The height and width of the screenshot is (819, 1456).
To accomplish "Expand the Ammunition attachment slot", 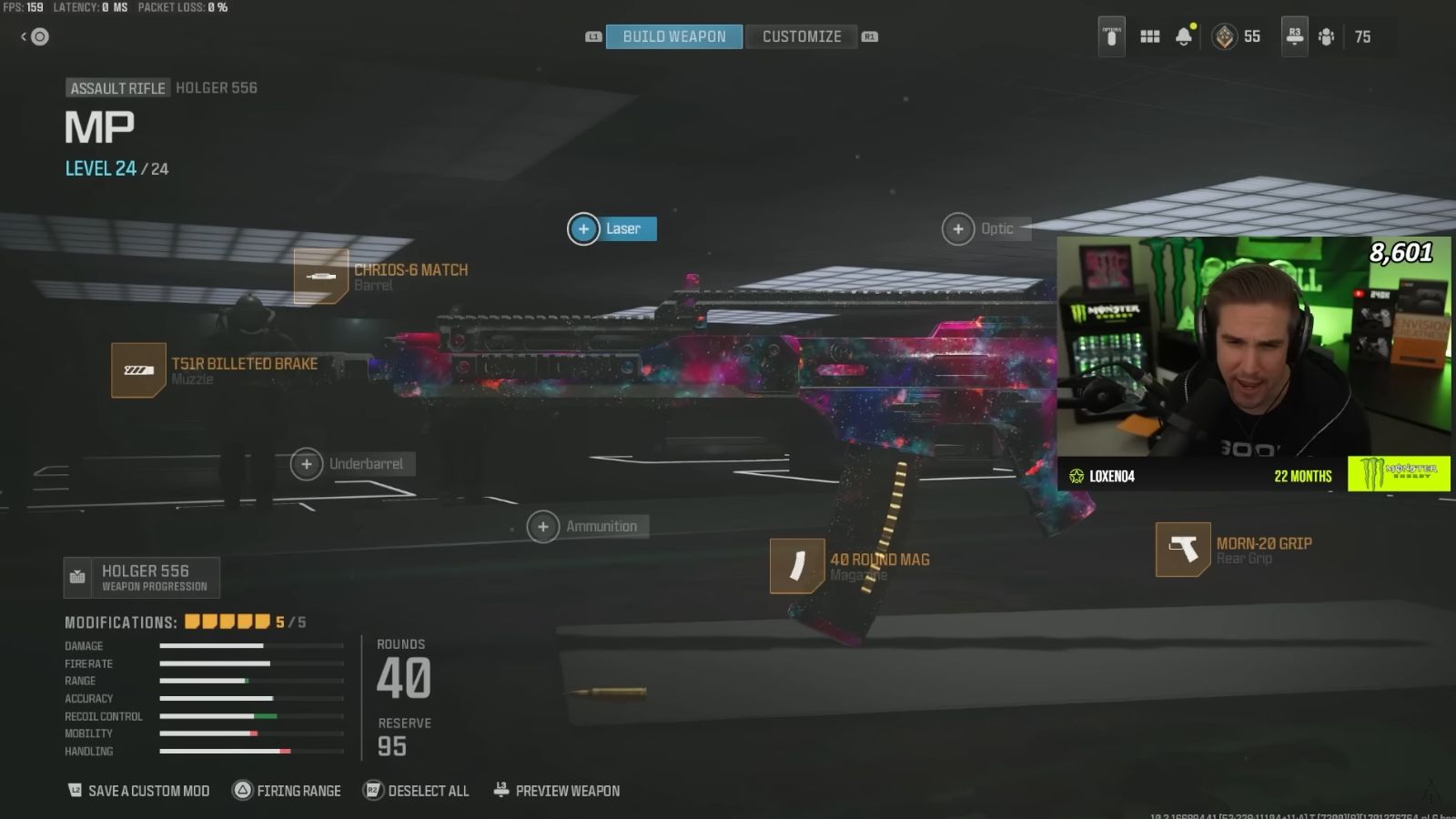I will point(543,526).
